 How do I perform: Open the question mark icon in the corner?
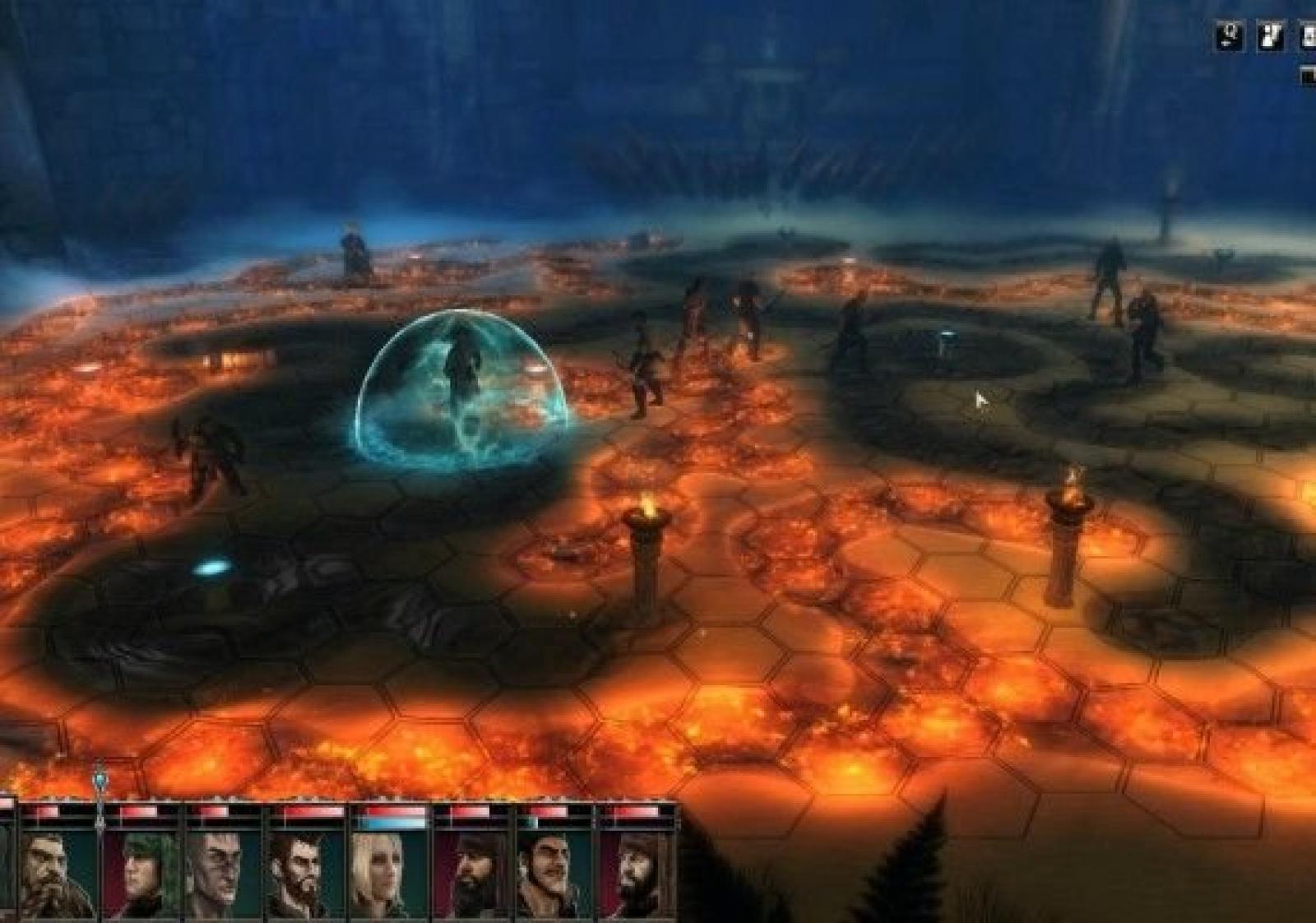(1230, 36)
